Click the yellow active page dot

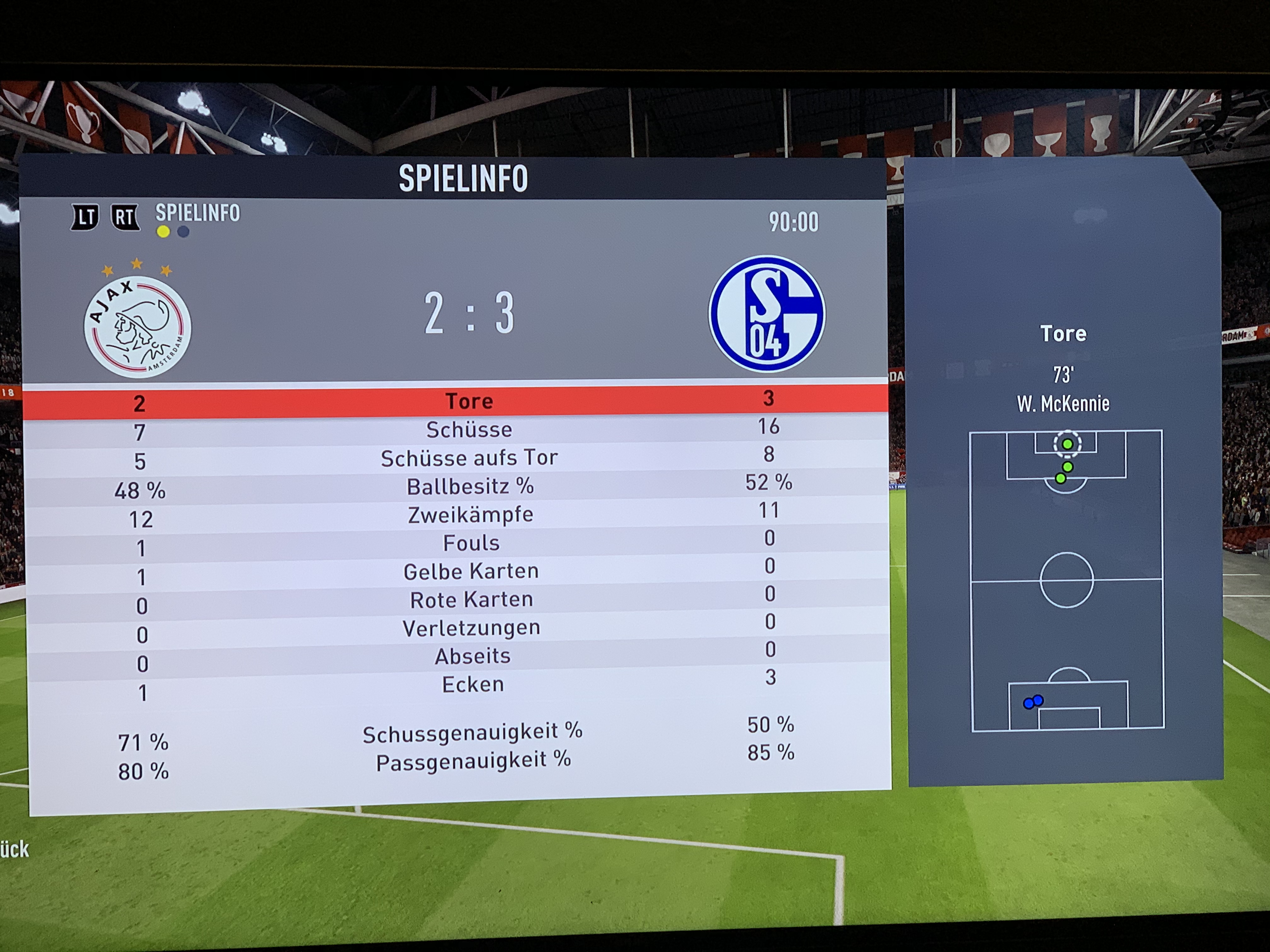tap(163, 232)
